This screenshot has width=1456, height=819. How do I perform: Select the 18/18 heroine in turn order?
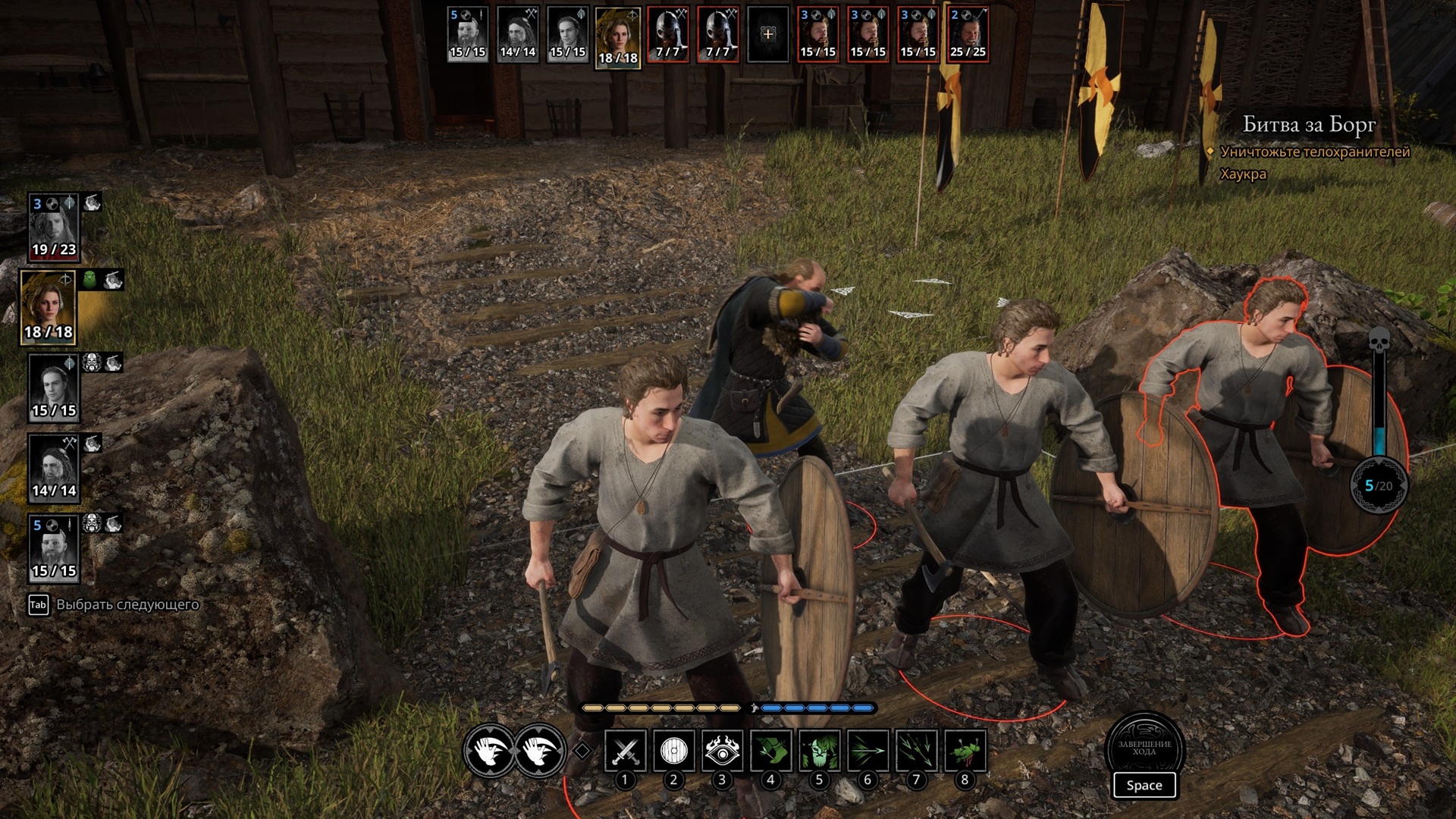[x=617, y=38]
